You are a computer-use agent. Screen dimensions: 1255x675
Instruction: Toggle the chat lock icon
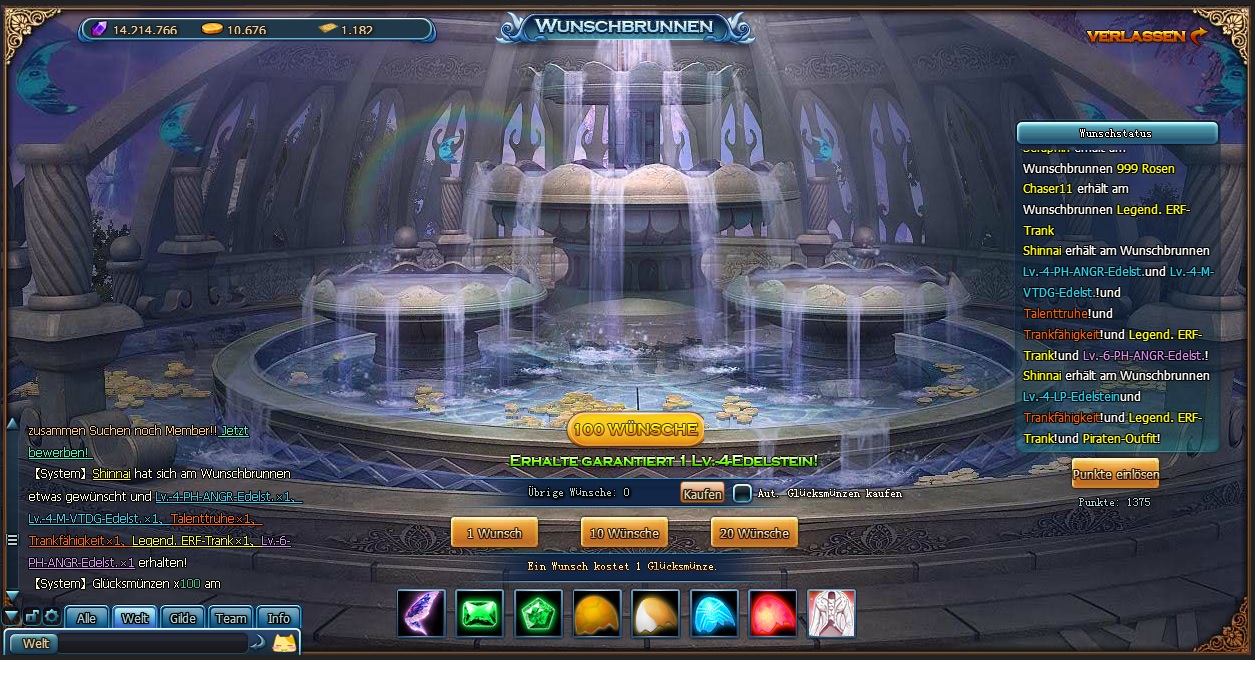pos(32,617)
